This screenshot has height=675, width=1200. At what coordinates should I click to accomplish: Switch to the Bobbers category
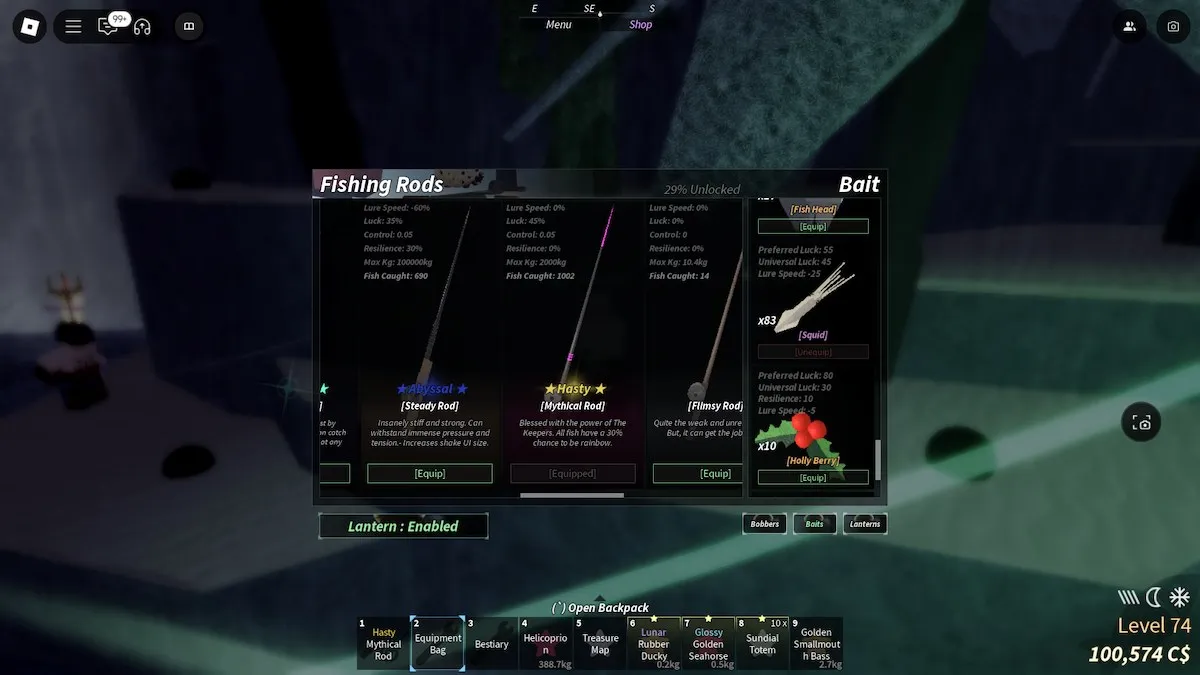[764, 524]
